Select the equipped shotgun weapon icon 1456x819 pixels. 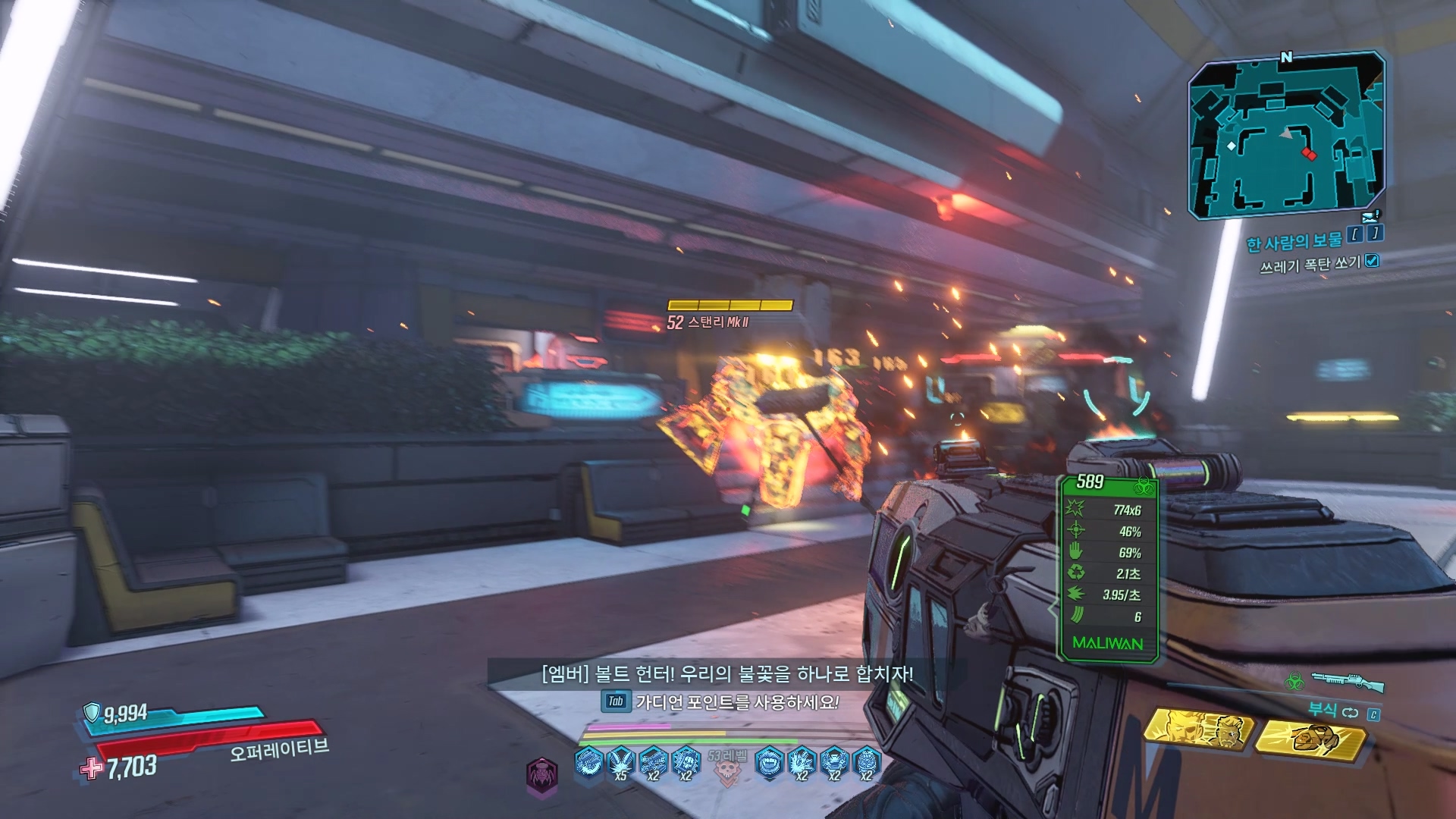click(x=1346, y=681)
